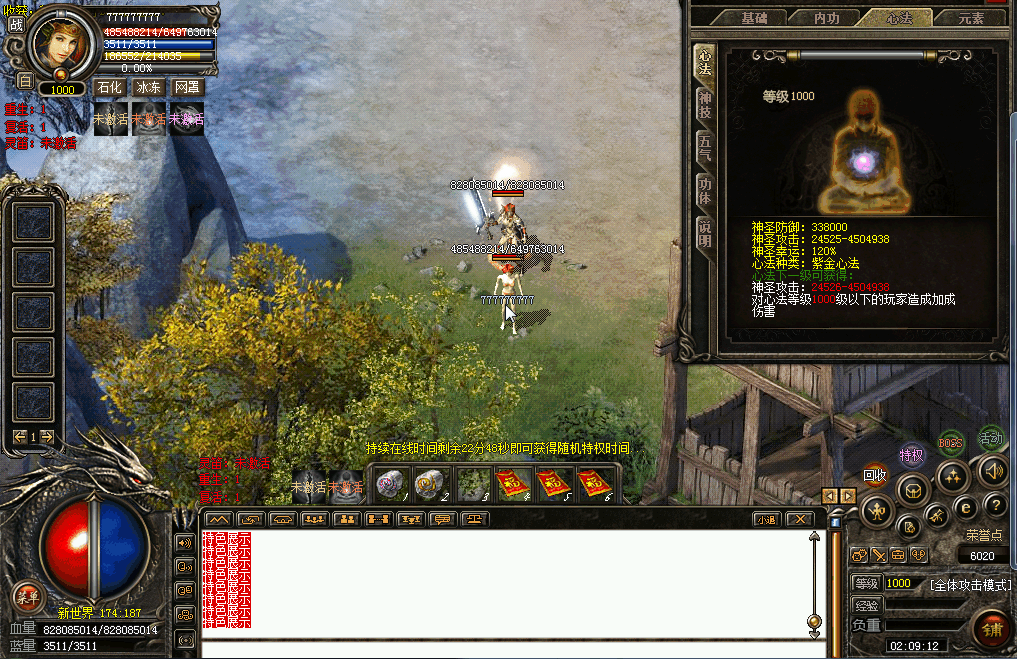Show the 功体 side tab
The image size is (1017, 659).
(x=705, y=191)
